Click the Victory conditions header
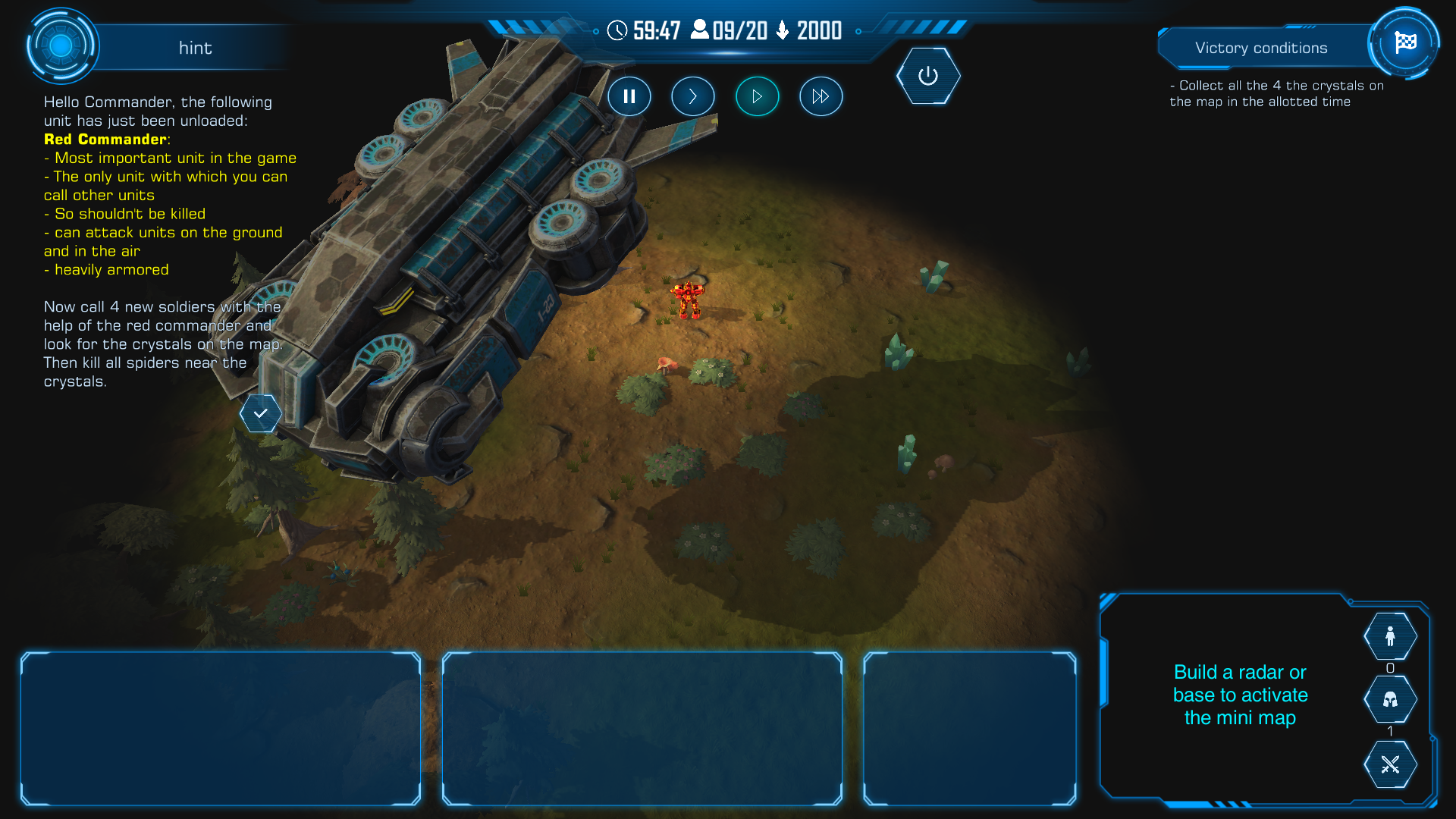The height and width of the screenshot is (819, 1456). coord(1260,48)
